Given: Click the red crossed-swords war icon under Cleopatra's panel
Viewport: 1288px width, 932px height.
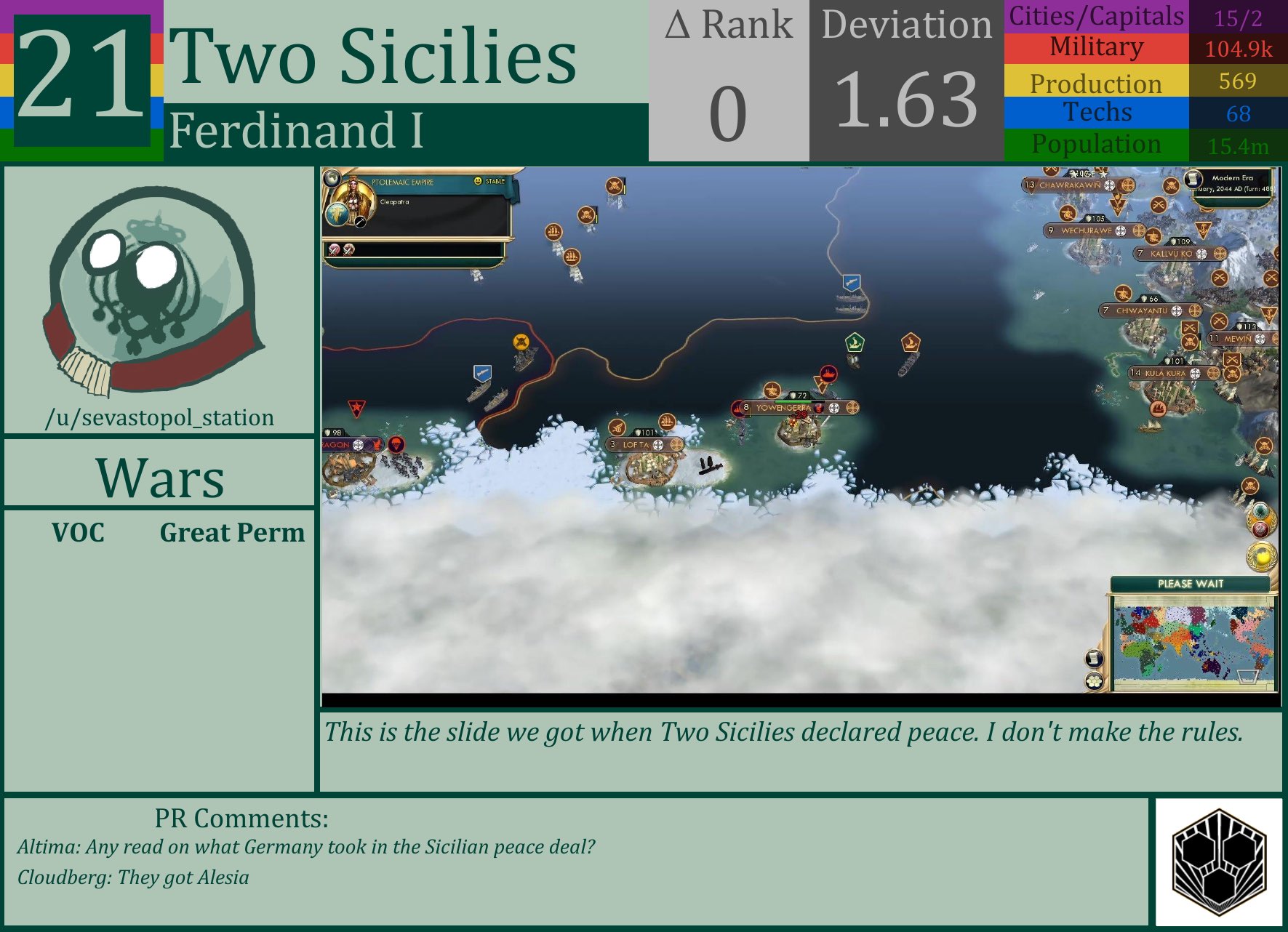Looking at the screenshot, I should coord(334,251).
